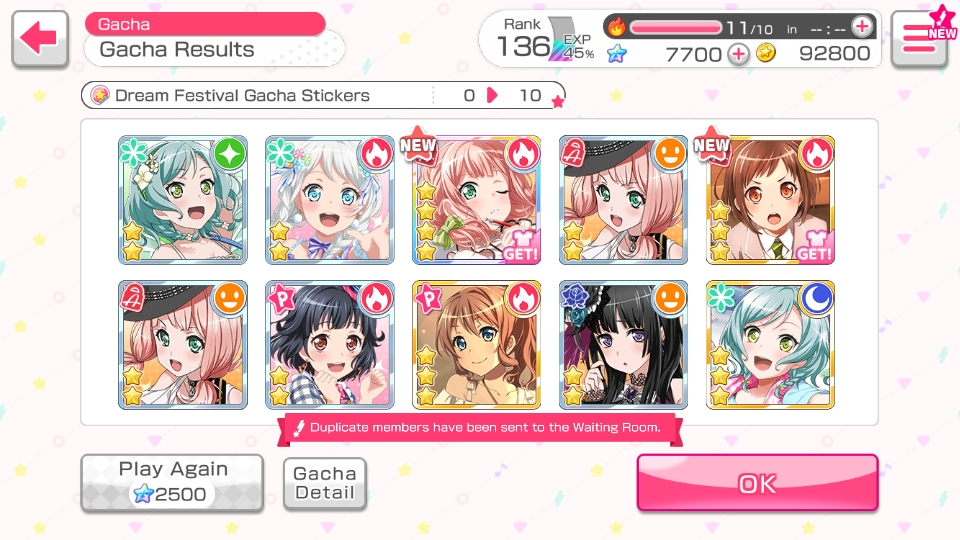Viewport: 960px width, 540px height.
Task: Select the teal-haired card with green attribute icon
Action: click(x=182, y=200)
